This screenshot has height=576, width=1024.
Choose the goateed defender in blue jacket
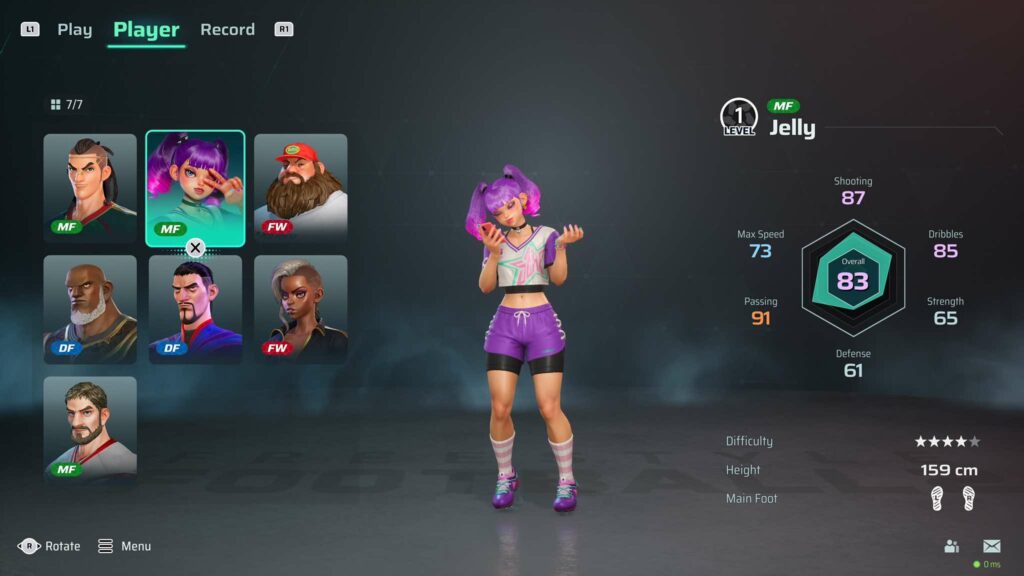(x=195, y=308)
